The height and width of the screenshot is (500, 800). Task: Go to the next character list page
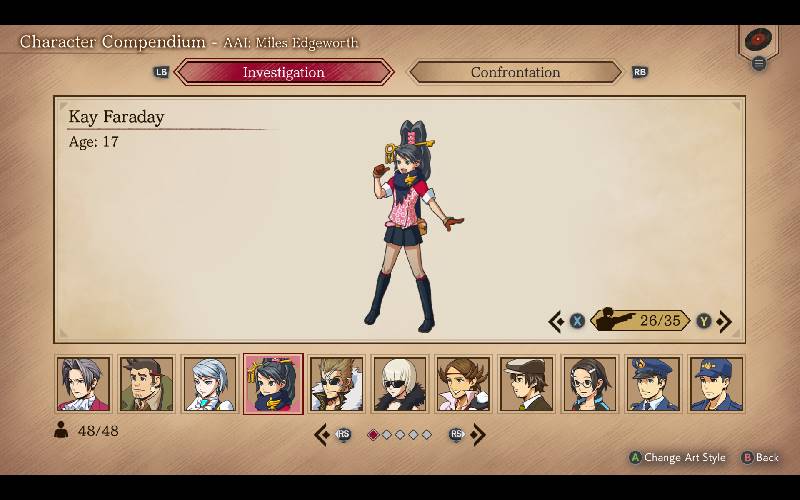click(x=478, y=434)
